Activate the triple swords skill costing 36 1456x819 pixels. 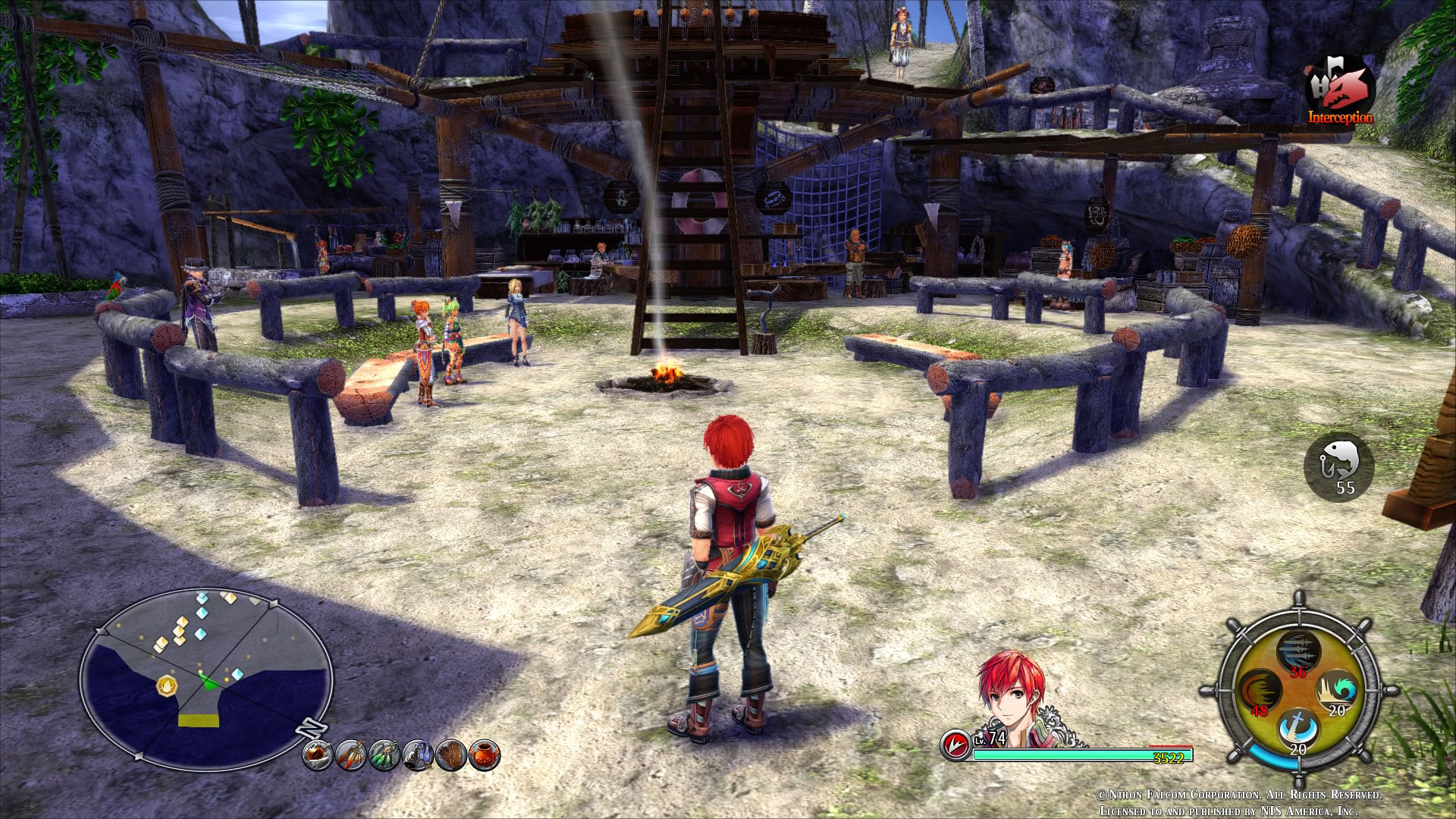(x=1298, y=651)
